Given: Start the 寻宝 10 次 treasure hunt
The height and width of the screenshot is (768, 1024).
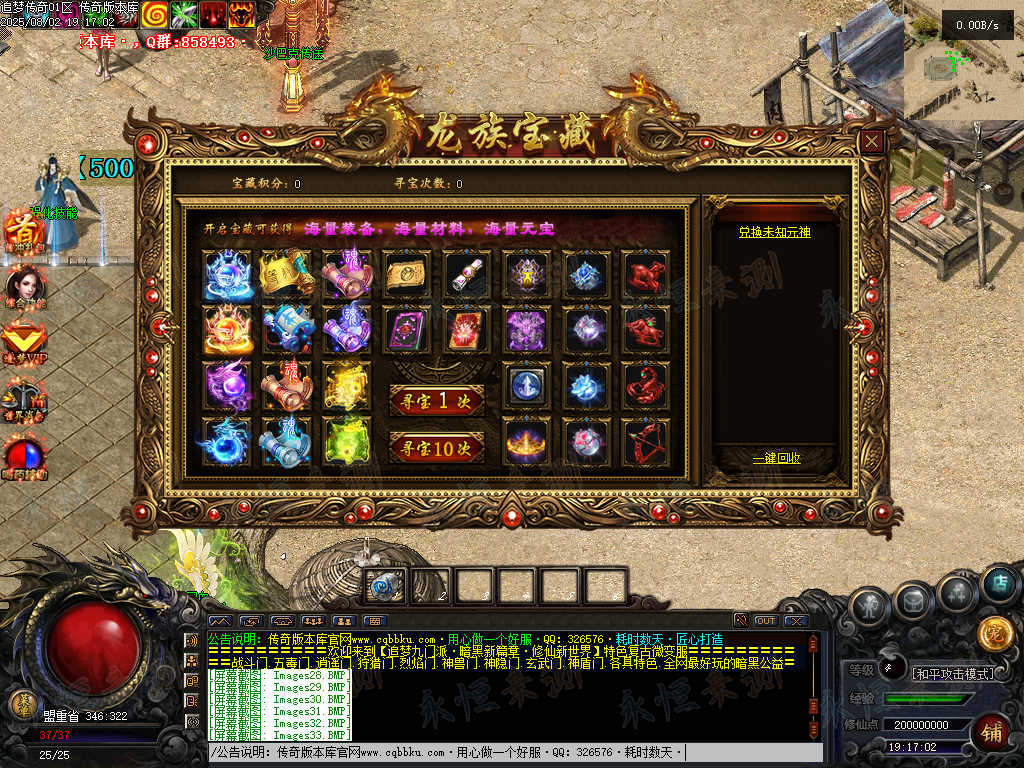Looking at the screenshot, I should coord(437,446).
